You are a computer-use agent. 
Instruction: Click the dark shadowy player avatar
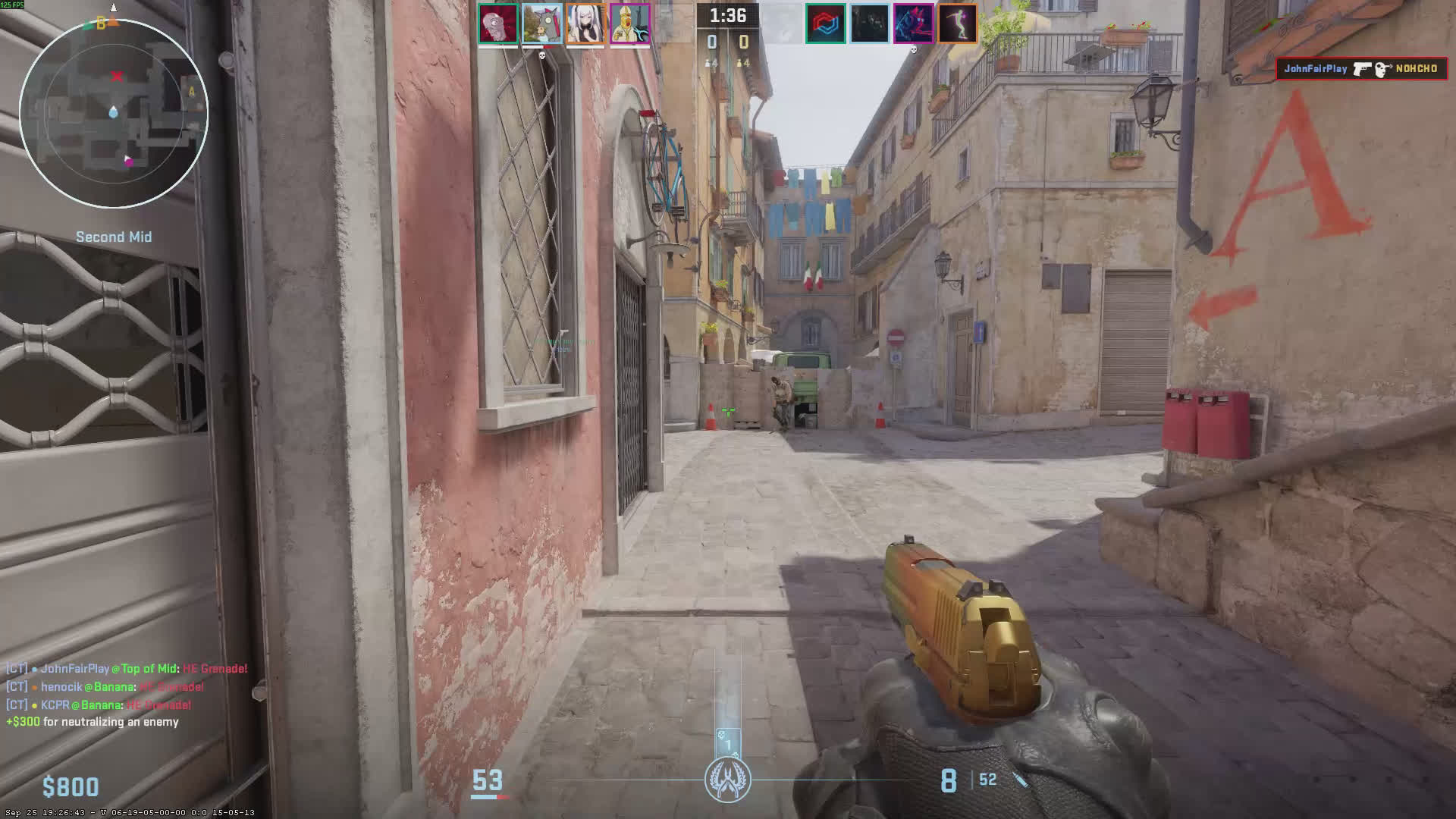pos(869,24)
